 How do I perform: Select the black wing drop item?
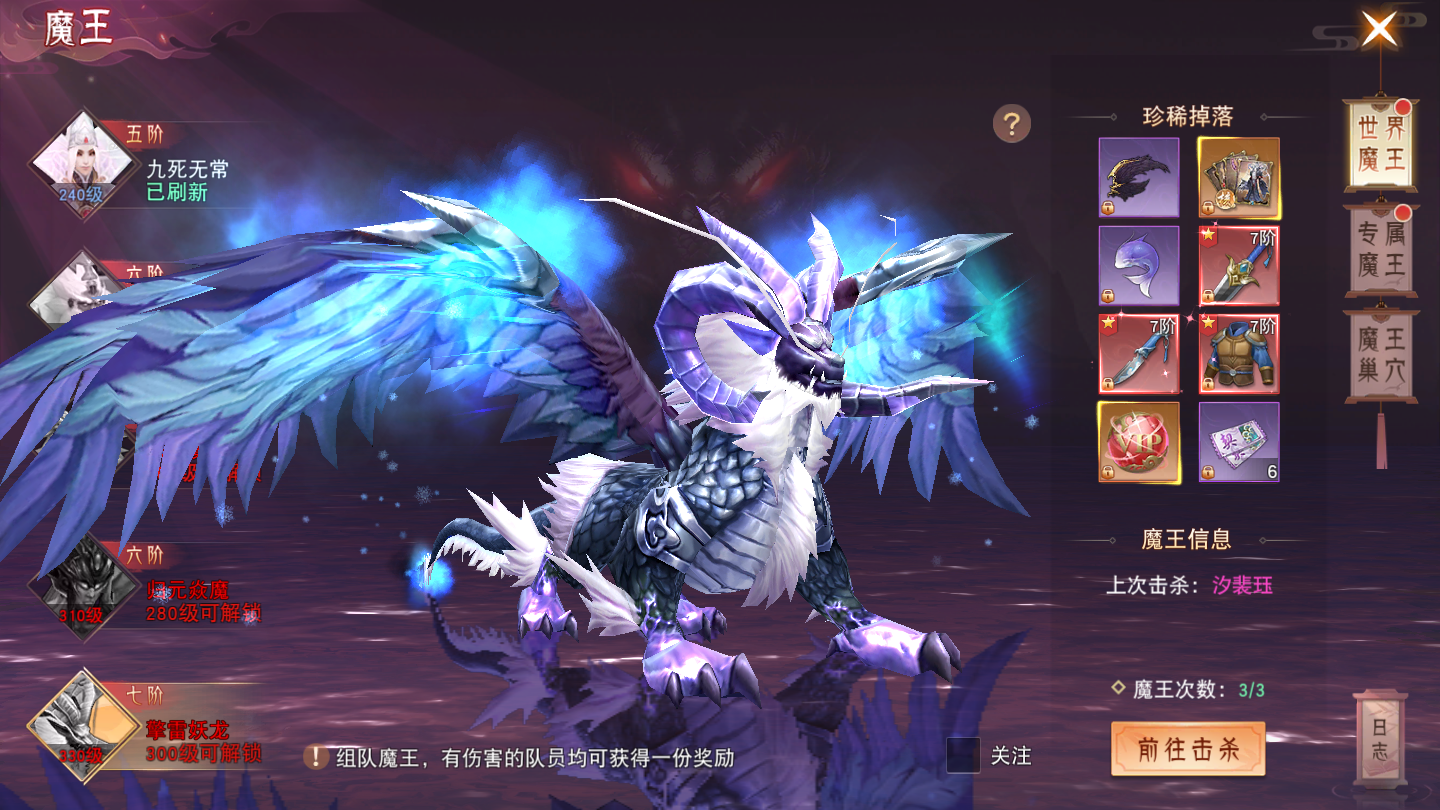pyautogui.click(x=1140, y=175)
